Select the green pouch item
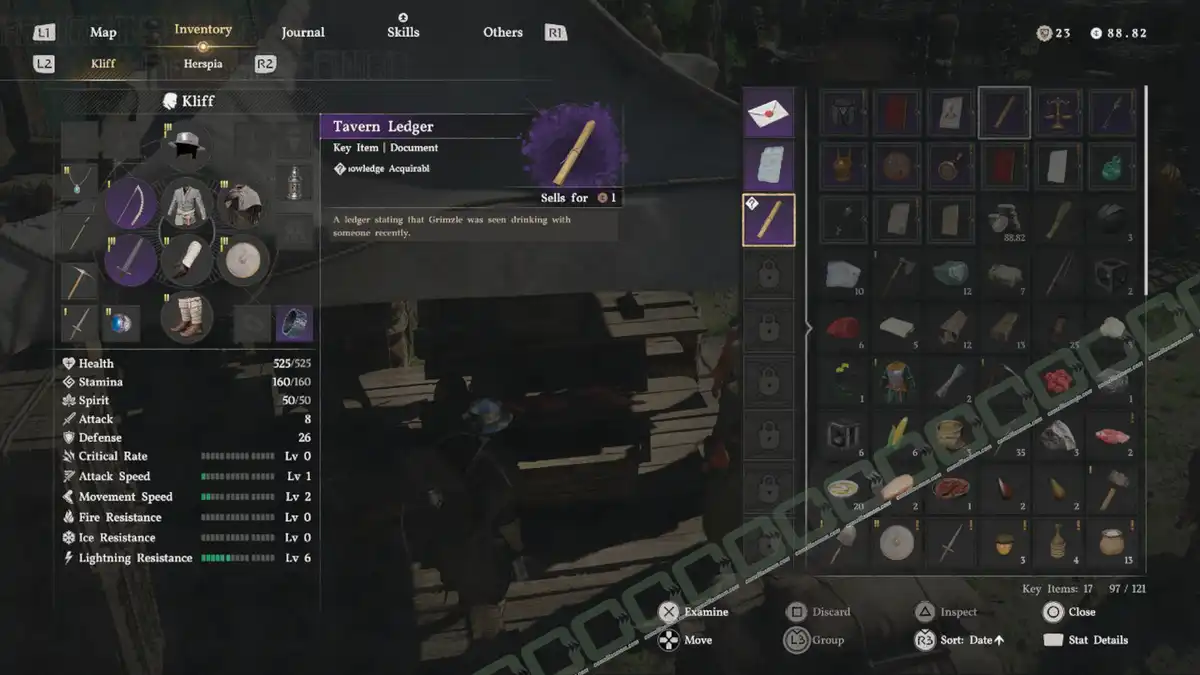 (x=1112, y=166)
